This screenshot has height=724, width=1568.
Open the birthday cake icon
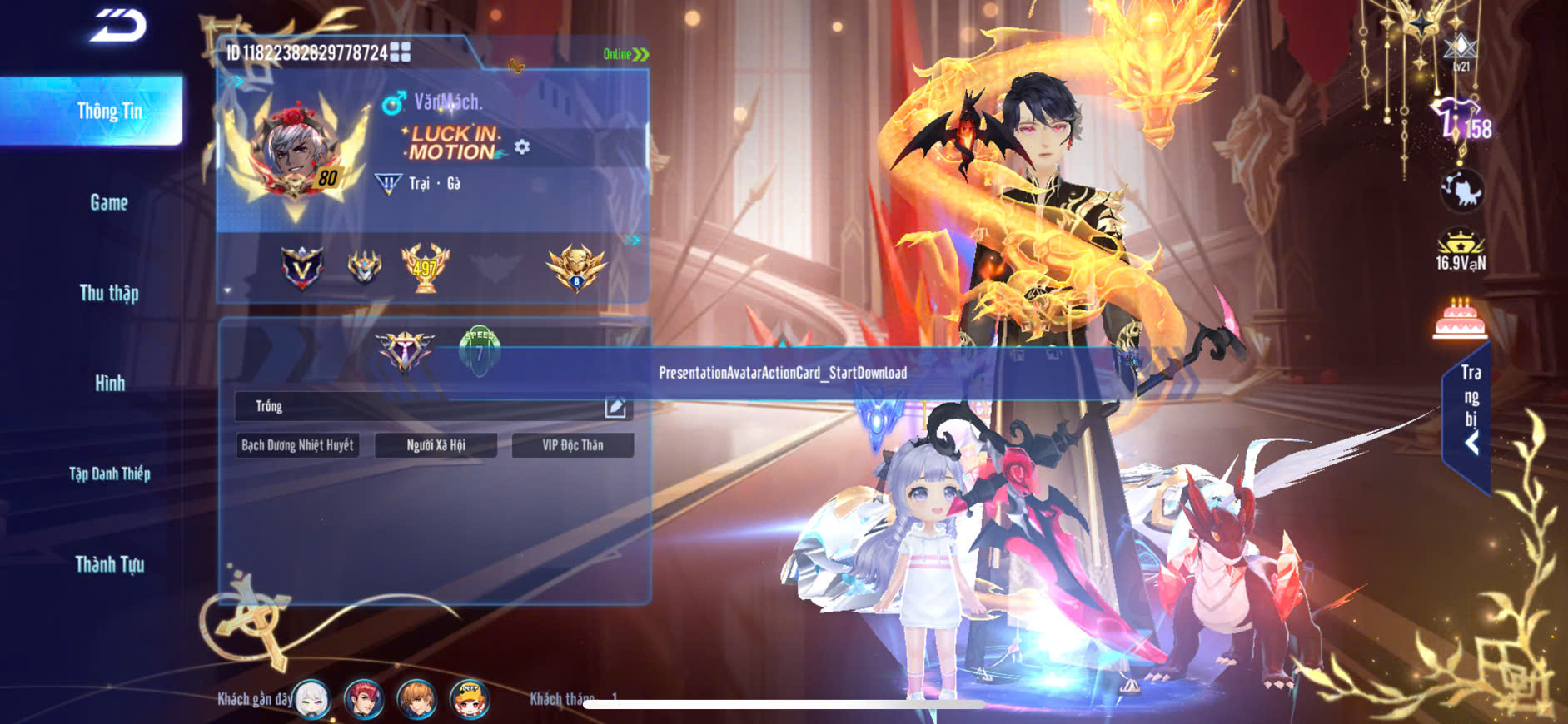click(x=1460, y=319)
